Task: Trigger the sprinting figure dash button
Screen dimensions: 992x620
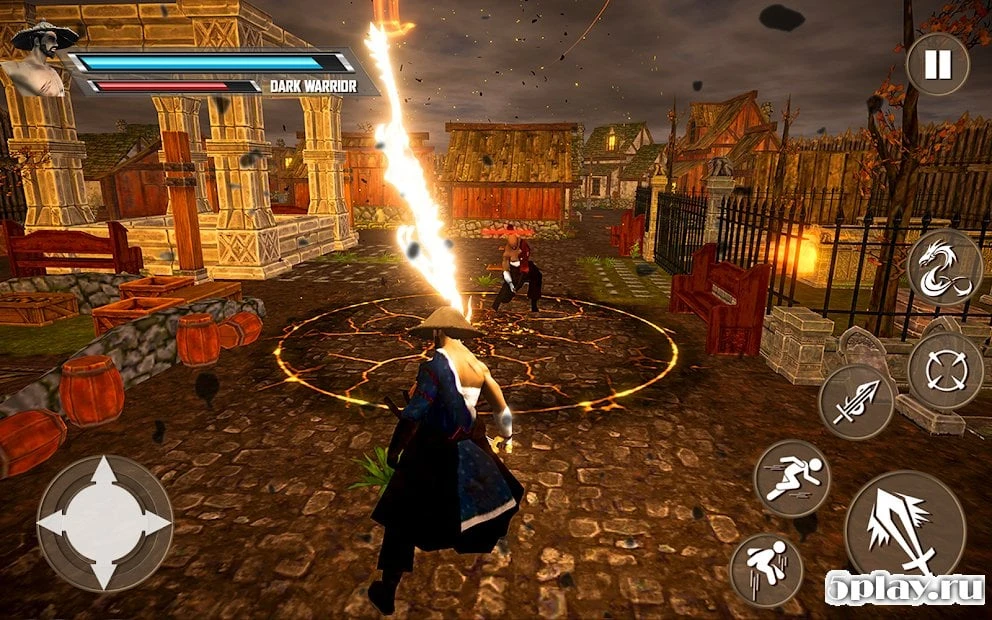Action: 791,478
